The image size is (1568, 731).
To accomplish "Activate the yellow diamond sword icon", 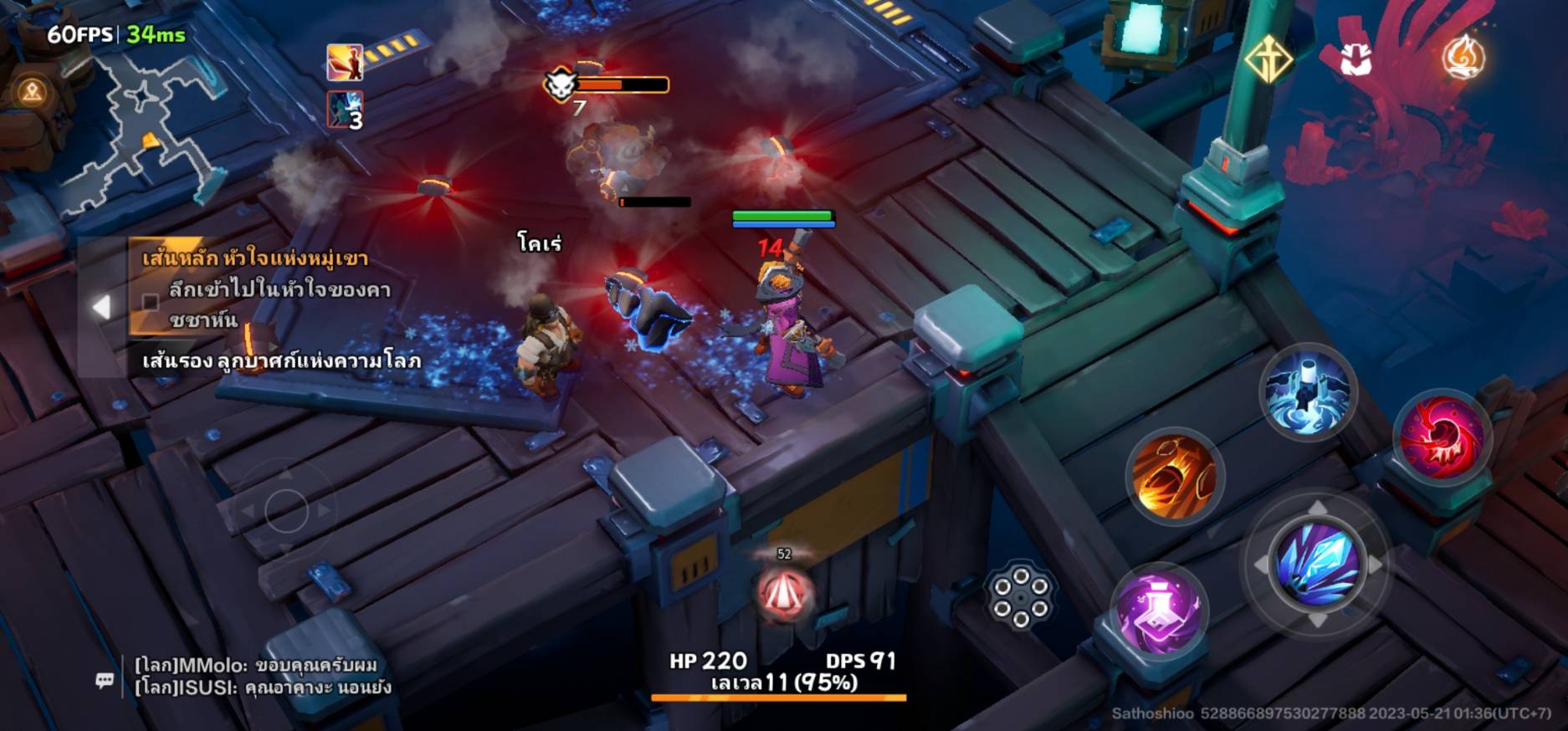I will [1268, 59].
